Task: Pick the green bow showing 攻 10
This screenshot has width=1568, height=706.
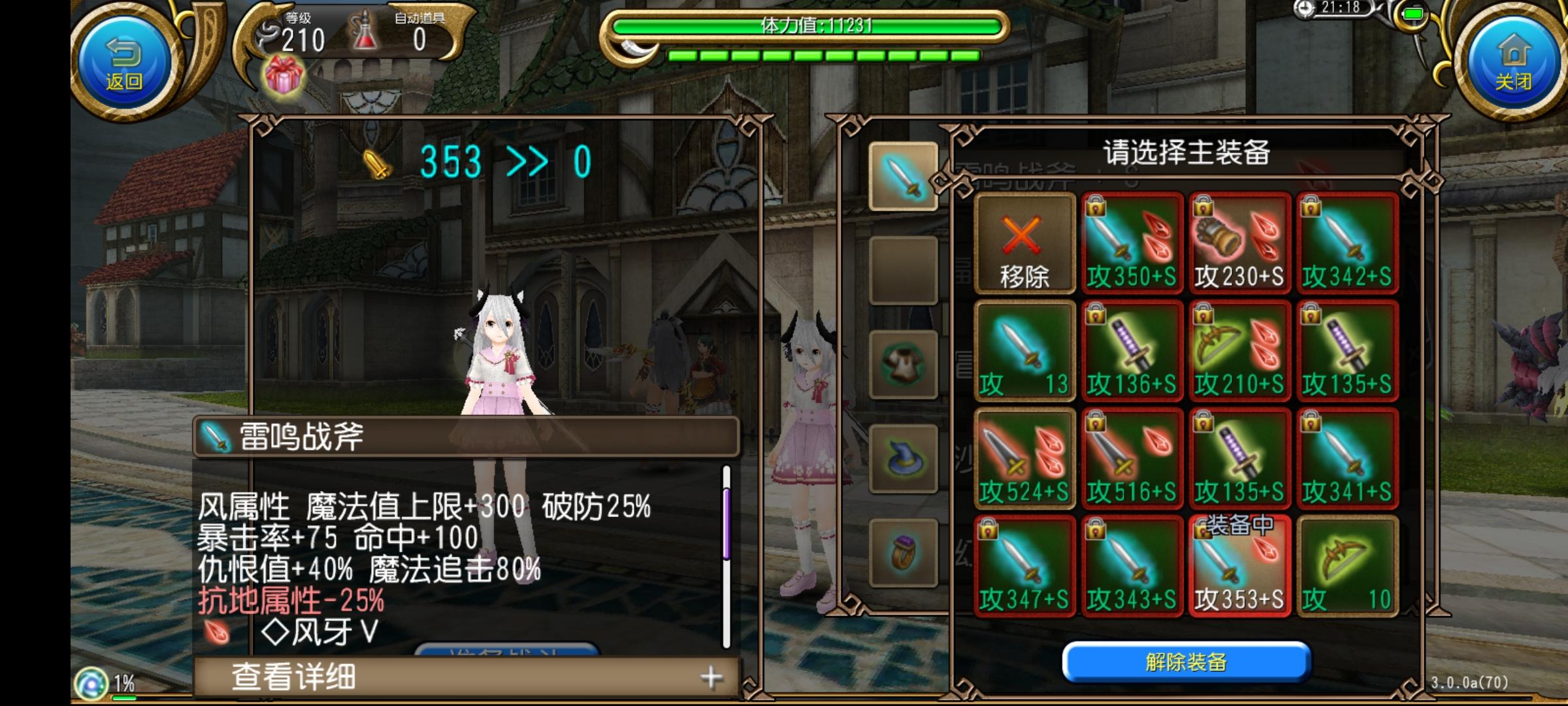Action: (x=1347, y=565)
